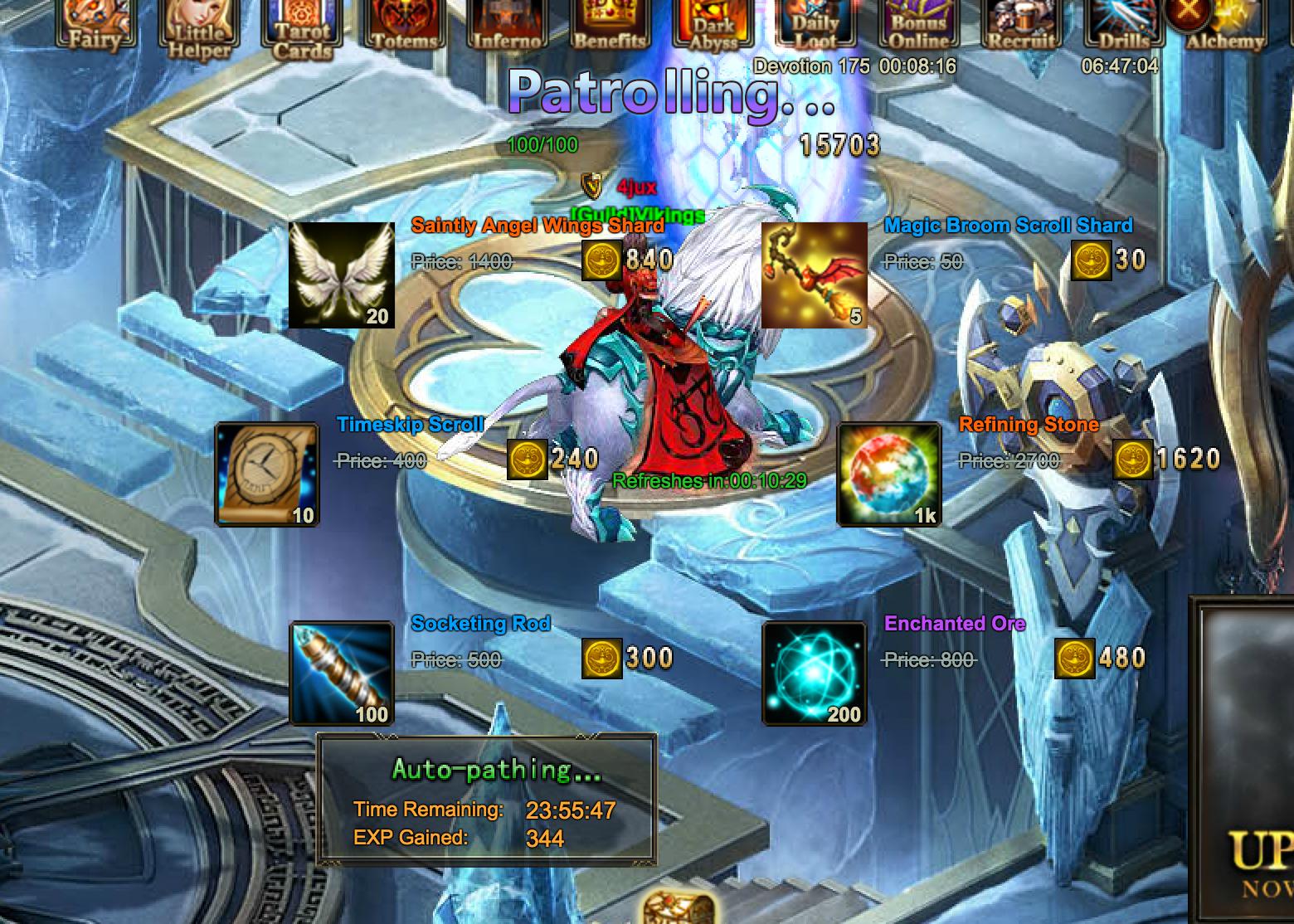Open the Alchemy menu
Image resolution: width=1294 pixels, height=924 pixels.
[1225, 25]
